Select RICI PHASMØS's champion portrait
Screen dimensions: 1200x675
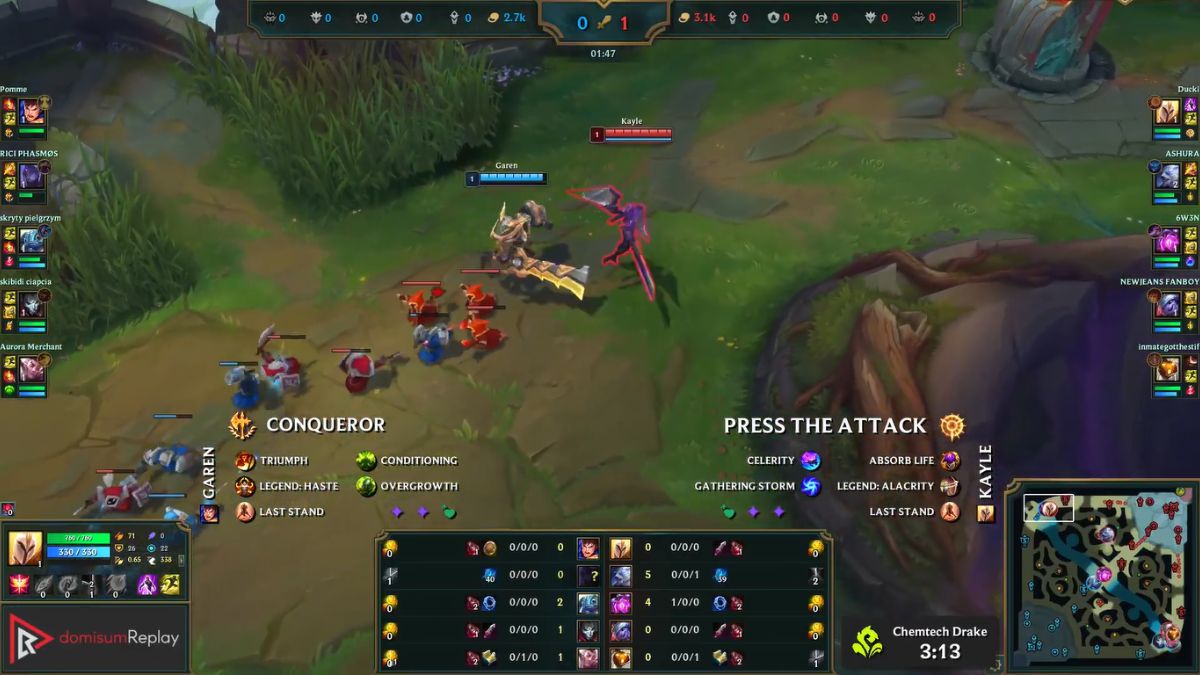[x=31, y=175]
